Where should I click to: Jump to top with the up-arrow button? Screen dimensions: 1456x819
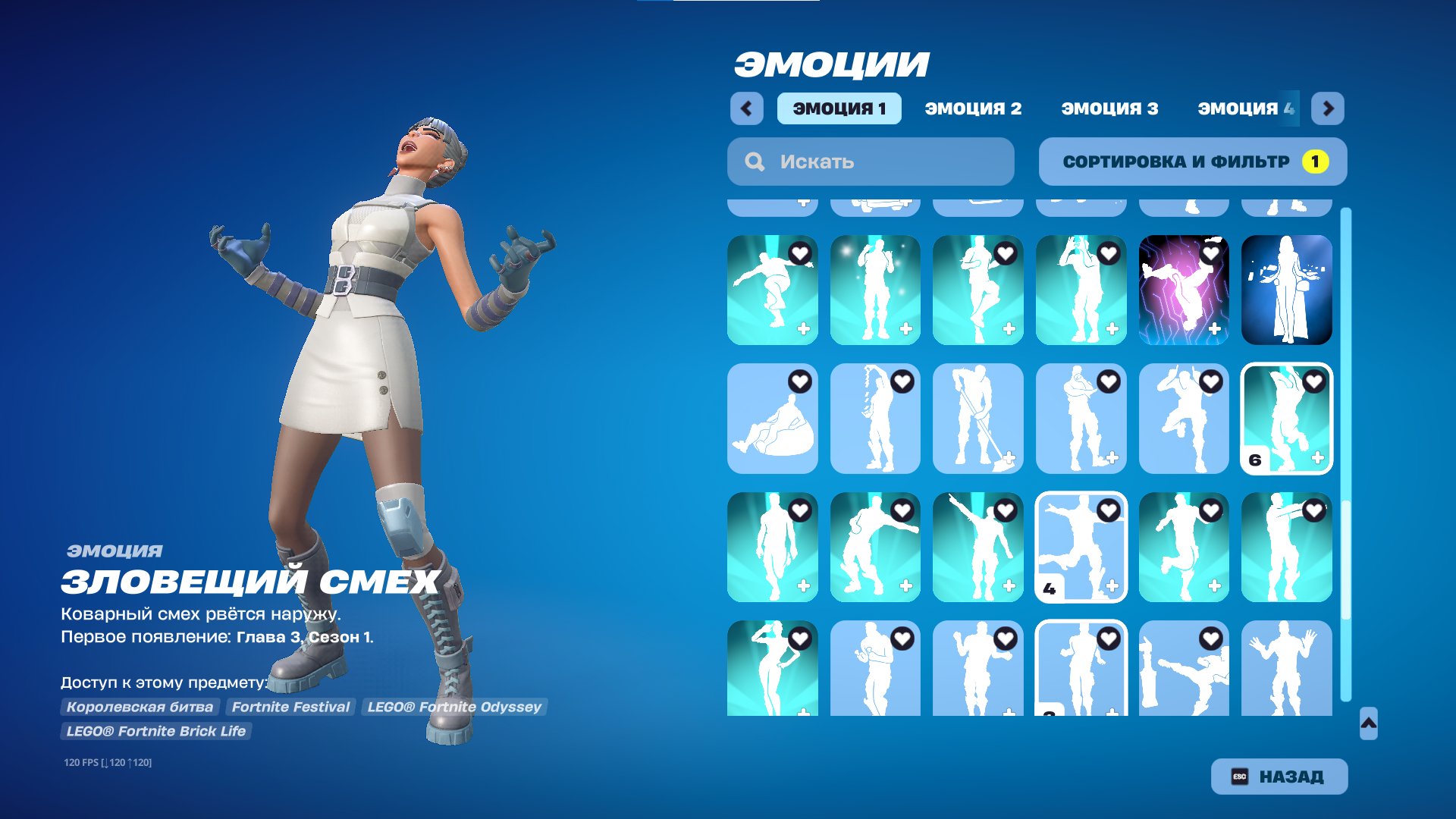1368,723
